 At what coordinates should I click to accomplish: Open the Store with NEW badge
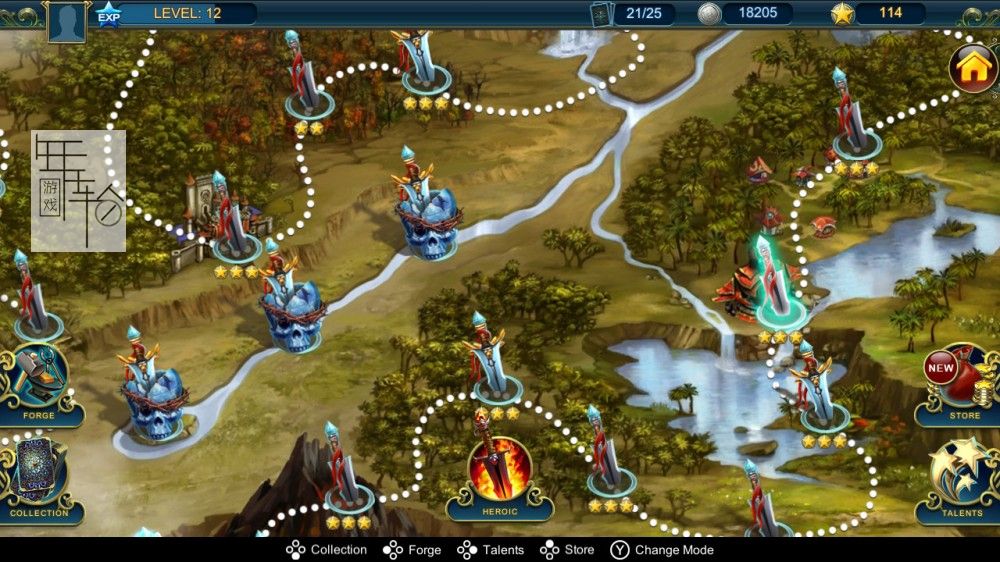[962, 382]
